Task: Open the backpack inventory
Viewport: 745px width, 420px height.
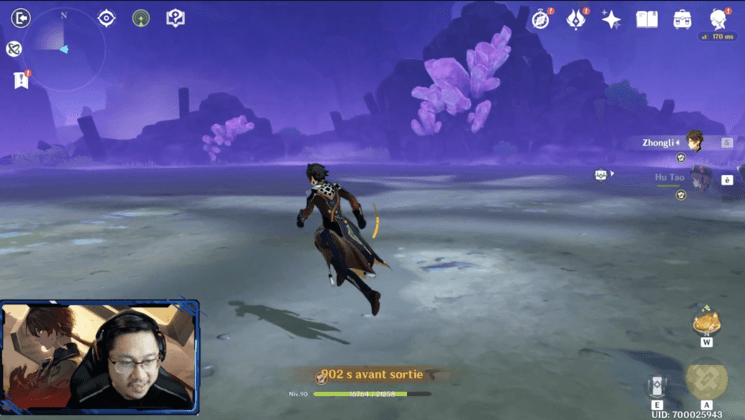Action: click(x=683, y=19)
